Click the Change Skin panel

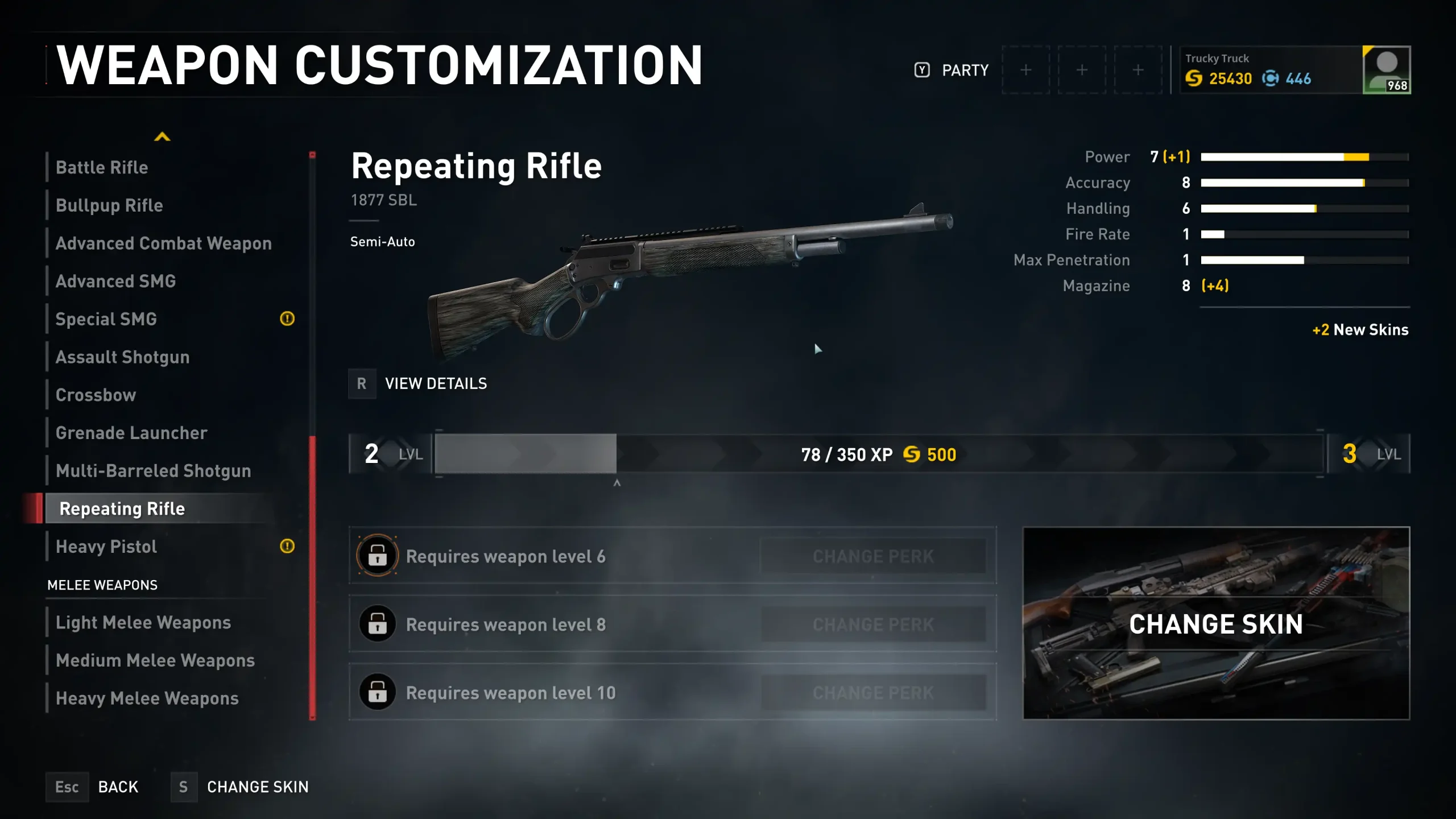tap(1216, 624)
